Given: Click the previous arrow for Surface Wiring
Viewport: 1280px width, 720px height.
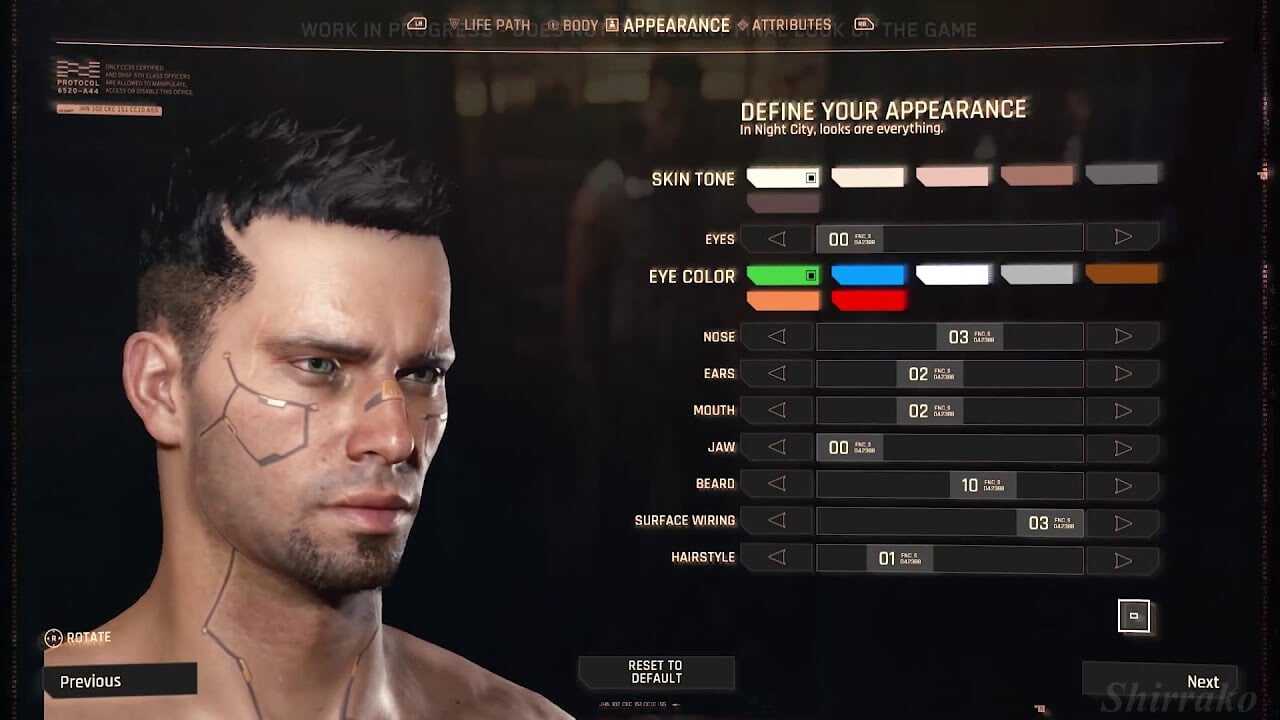Looking at the screenshot, I should coord(776,521).
